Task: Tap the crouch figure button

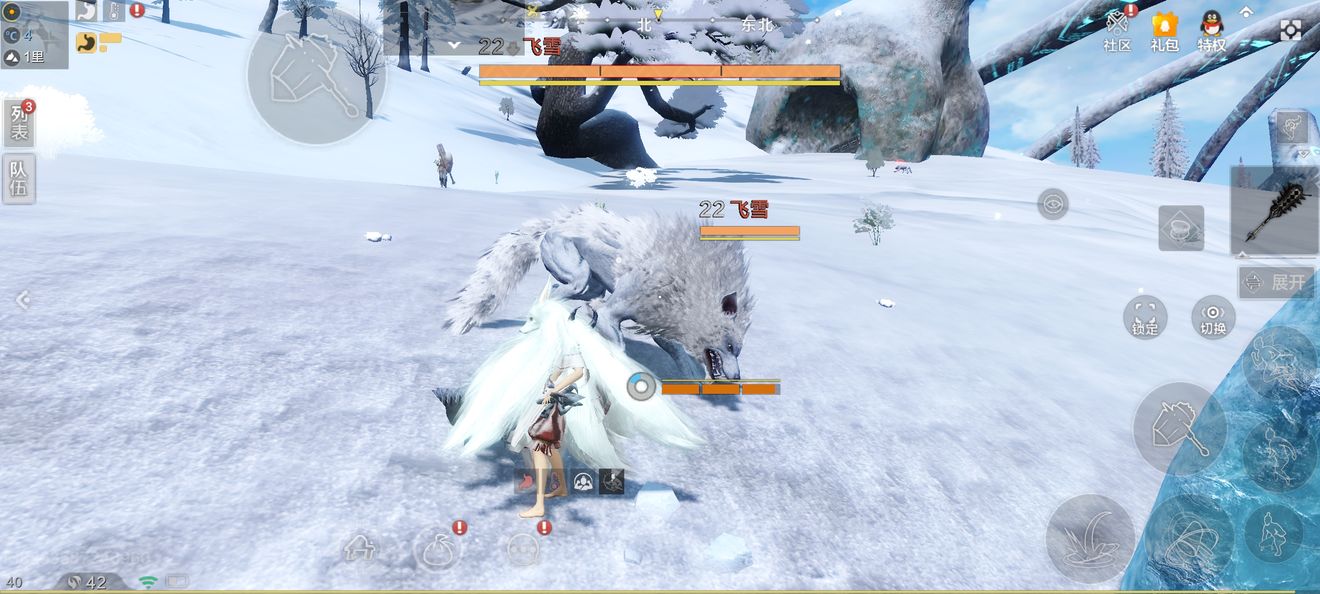Action: click(x=1273, y=533)
